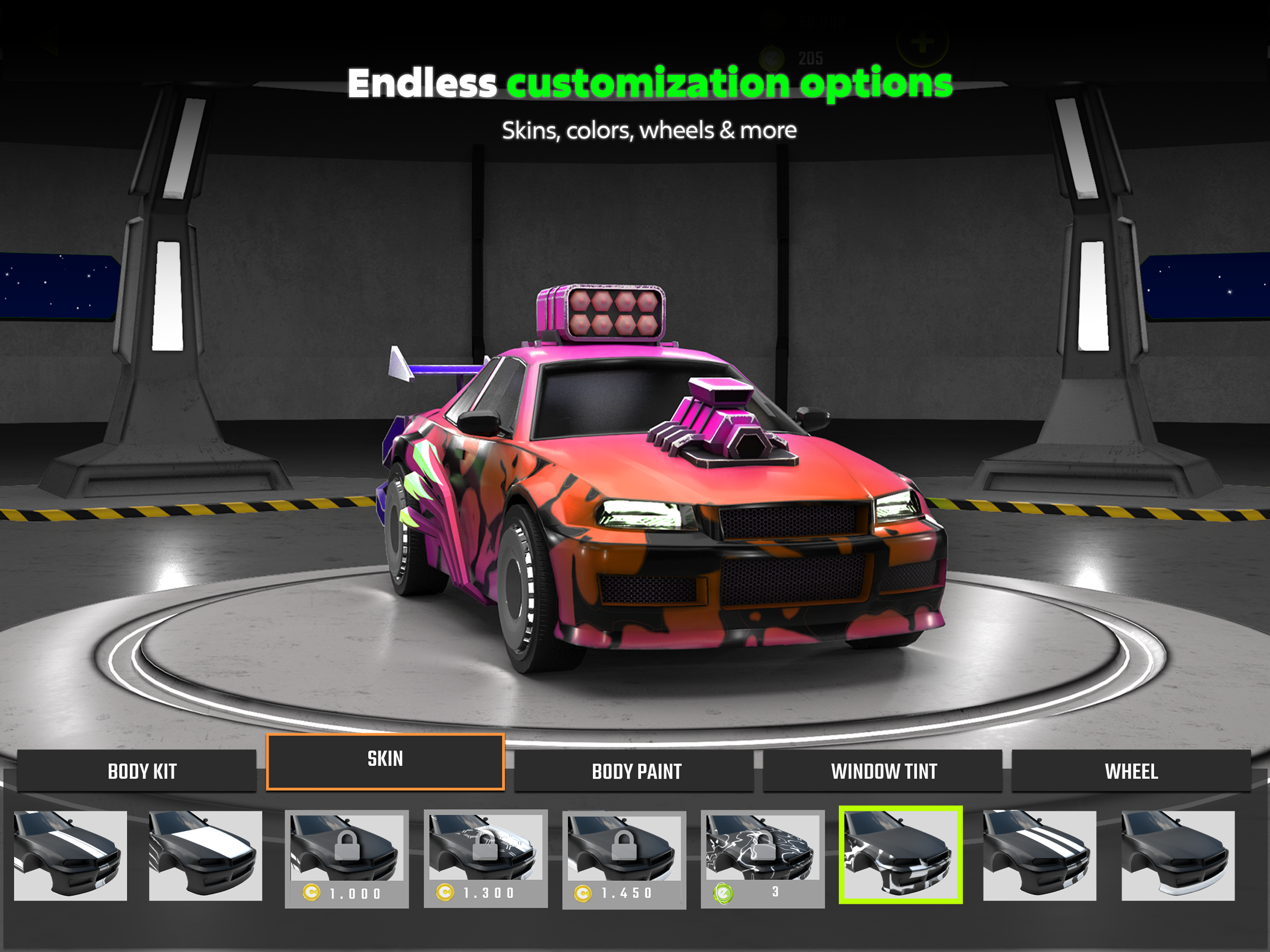Click the highlighted Skin tab
Screen dimensions: 1270x952
(x=386, y=759)
